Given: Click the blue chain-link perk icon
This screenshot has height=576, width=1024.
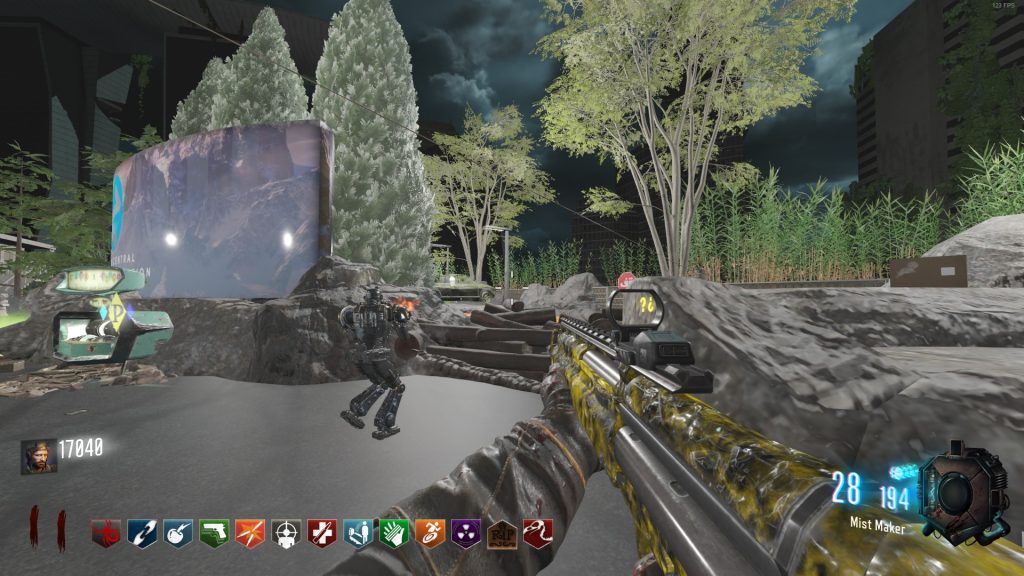Looking at the screenshot, I should [x=142, y=533].
